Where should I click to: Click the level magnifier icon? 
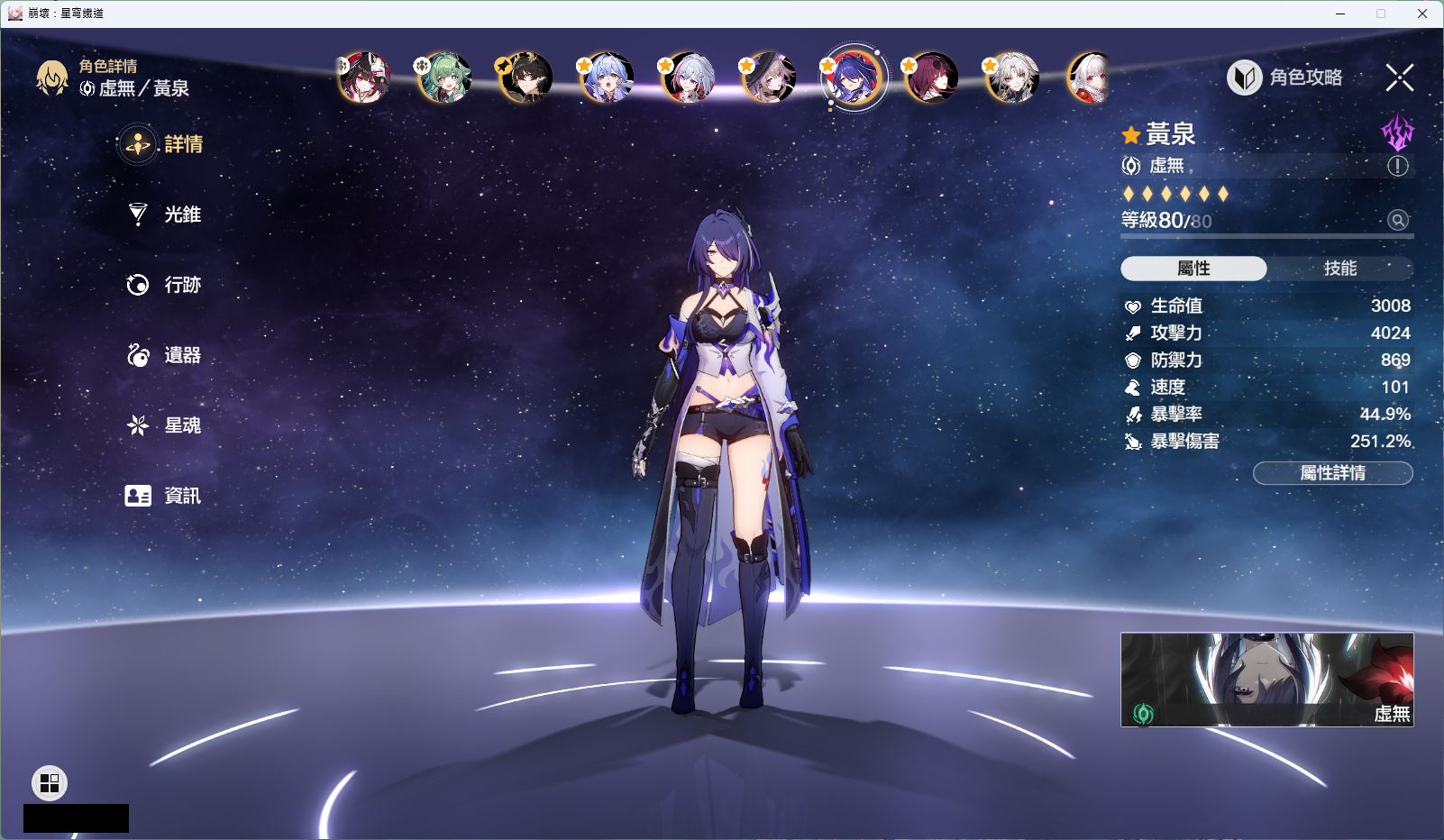1397,220
